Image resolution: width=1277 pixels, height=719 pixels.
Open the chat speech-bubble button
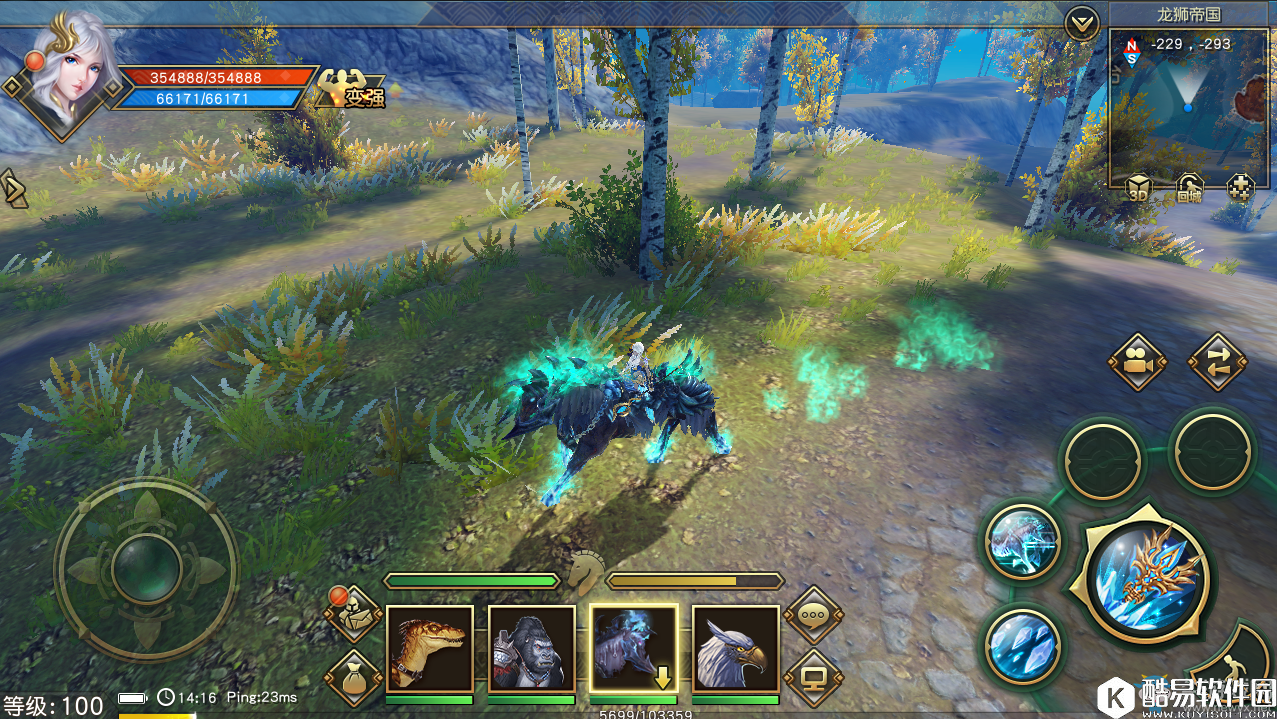click(x=812, y=616)
